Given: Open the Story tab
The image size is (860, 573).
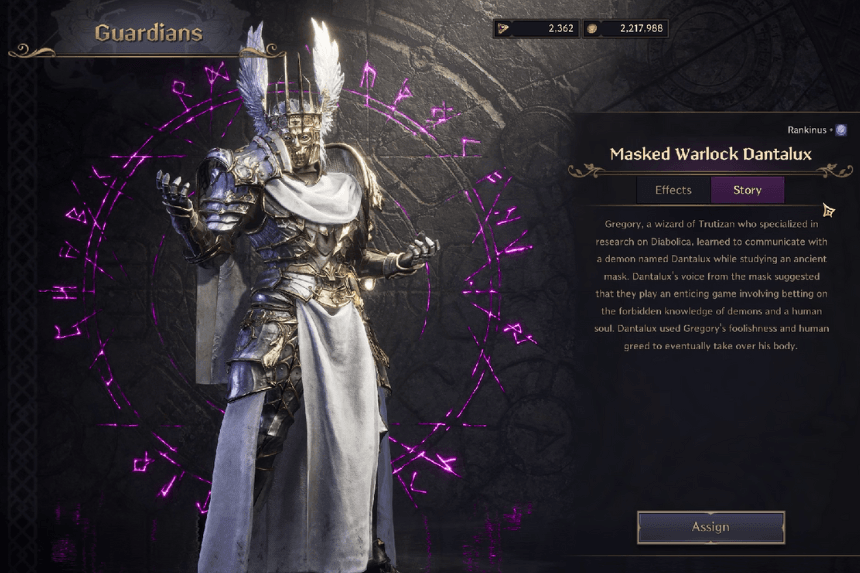Looking at the screenshot, I should (x=747, y=190).
